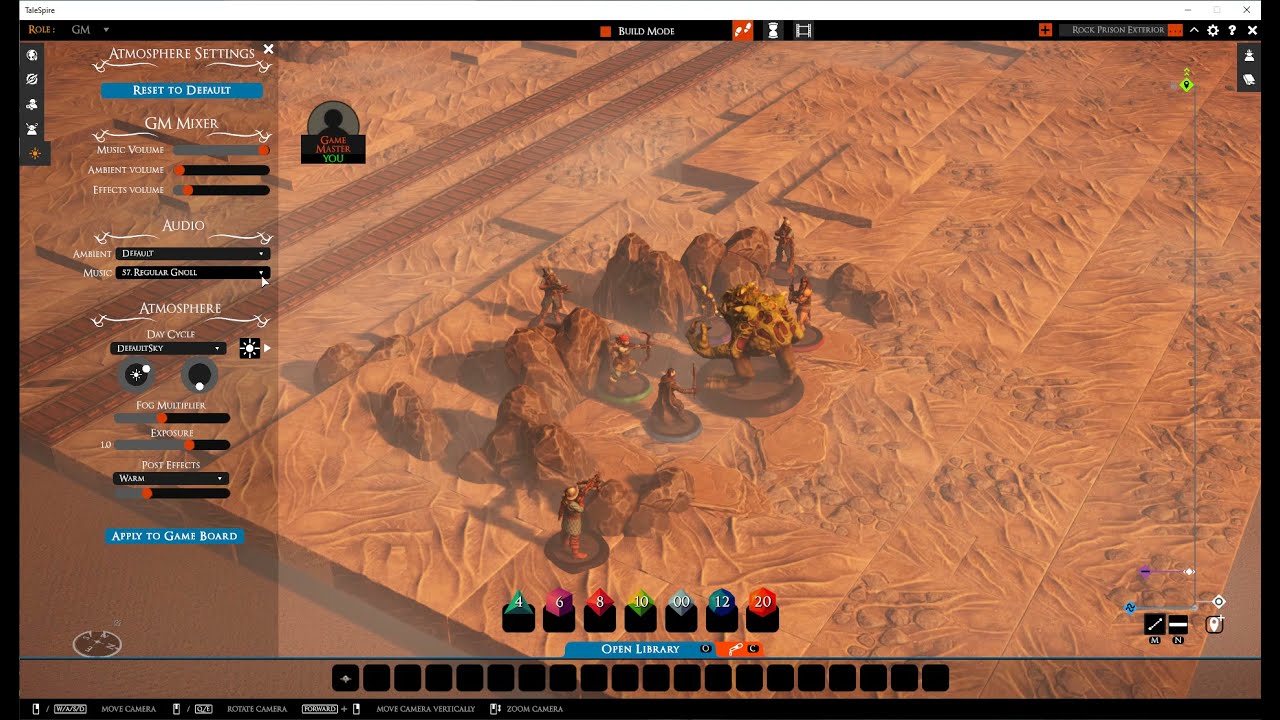This screenshot has width=1280, height=720.
Task: Open the Ambient audio dropdown
Action: [x=192, y=254]
